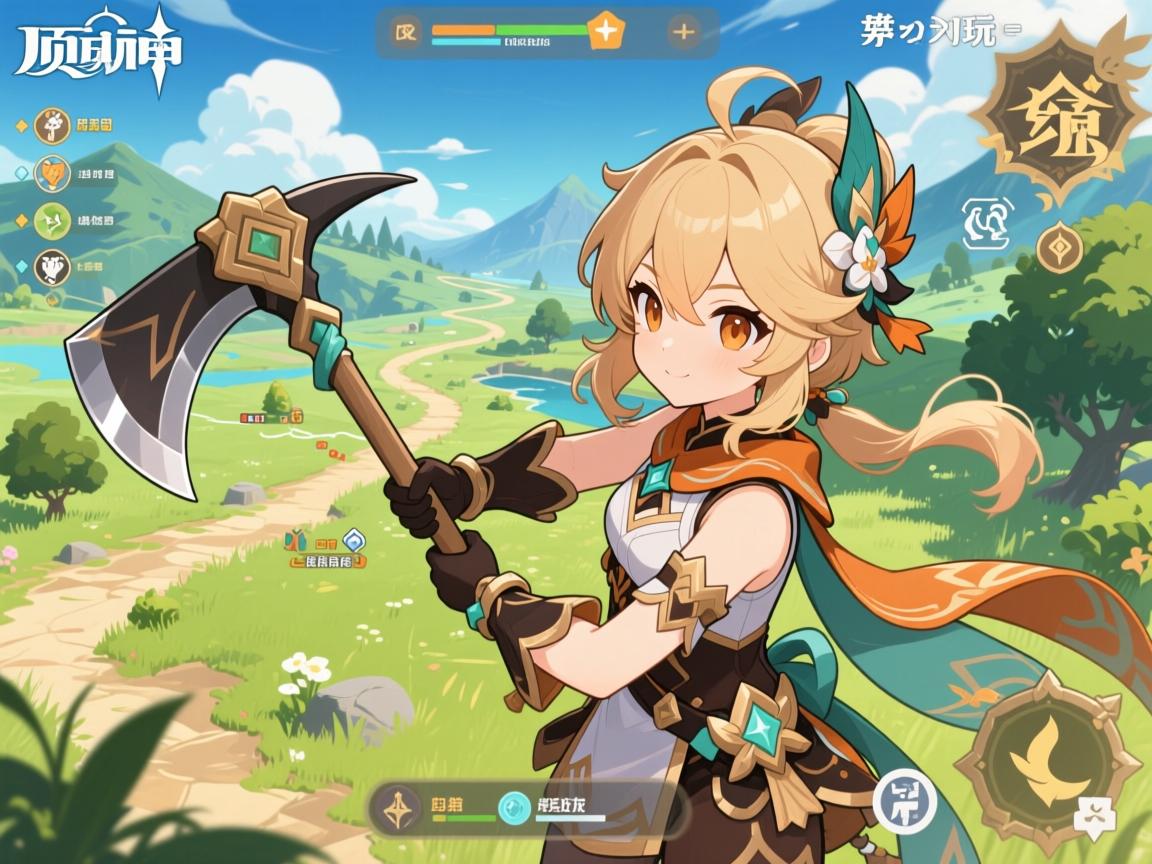Activate the small round gold diamond icon
Image resolution: width=1152 pixels, height=864 pixels.
click(1059, 247)
